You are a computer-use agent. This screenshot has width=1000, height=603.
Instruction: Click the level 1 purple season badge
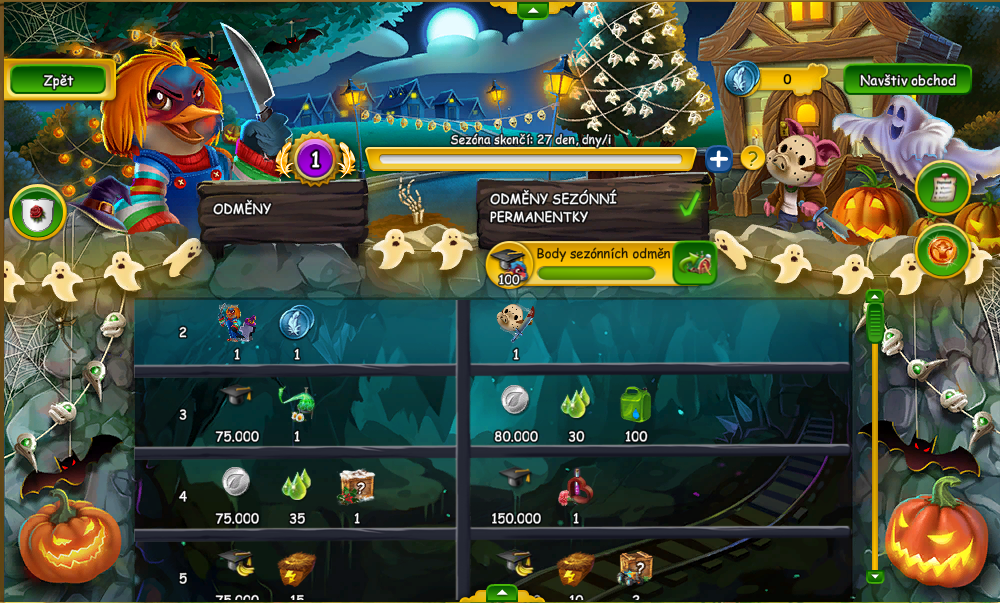coord(315,158)
